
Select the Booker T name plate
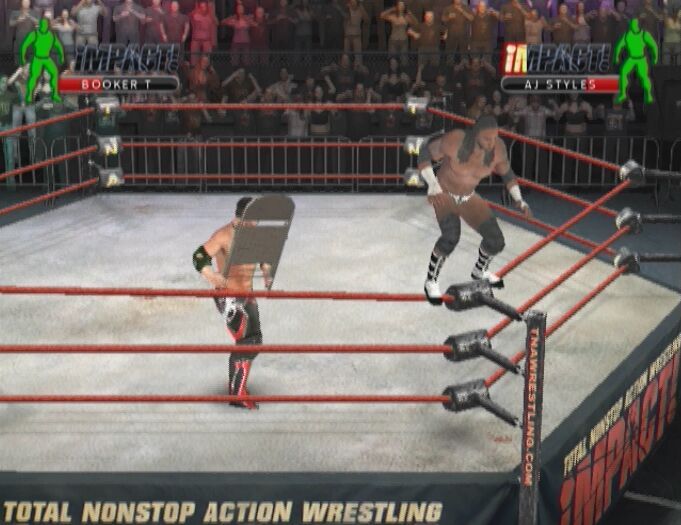118,84
